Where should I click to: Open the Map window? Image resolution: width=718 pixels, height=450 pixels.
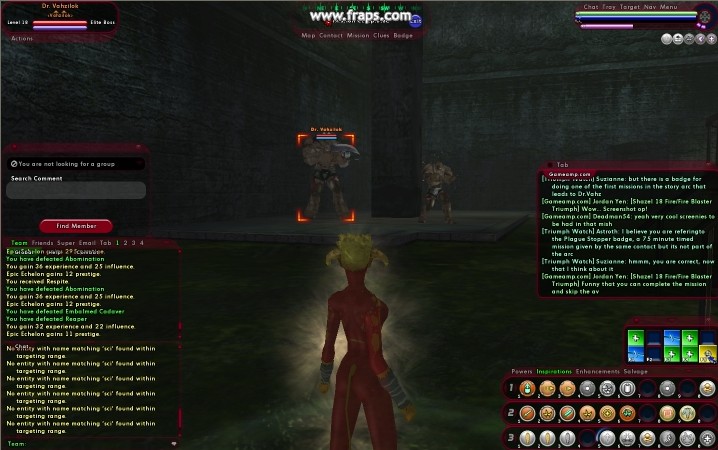pos(308,35)
